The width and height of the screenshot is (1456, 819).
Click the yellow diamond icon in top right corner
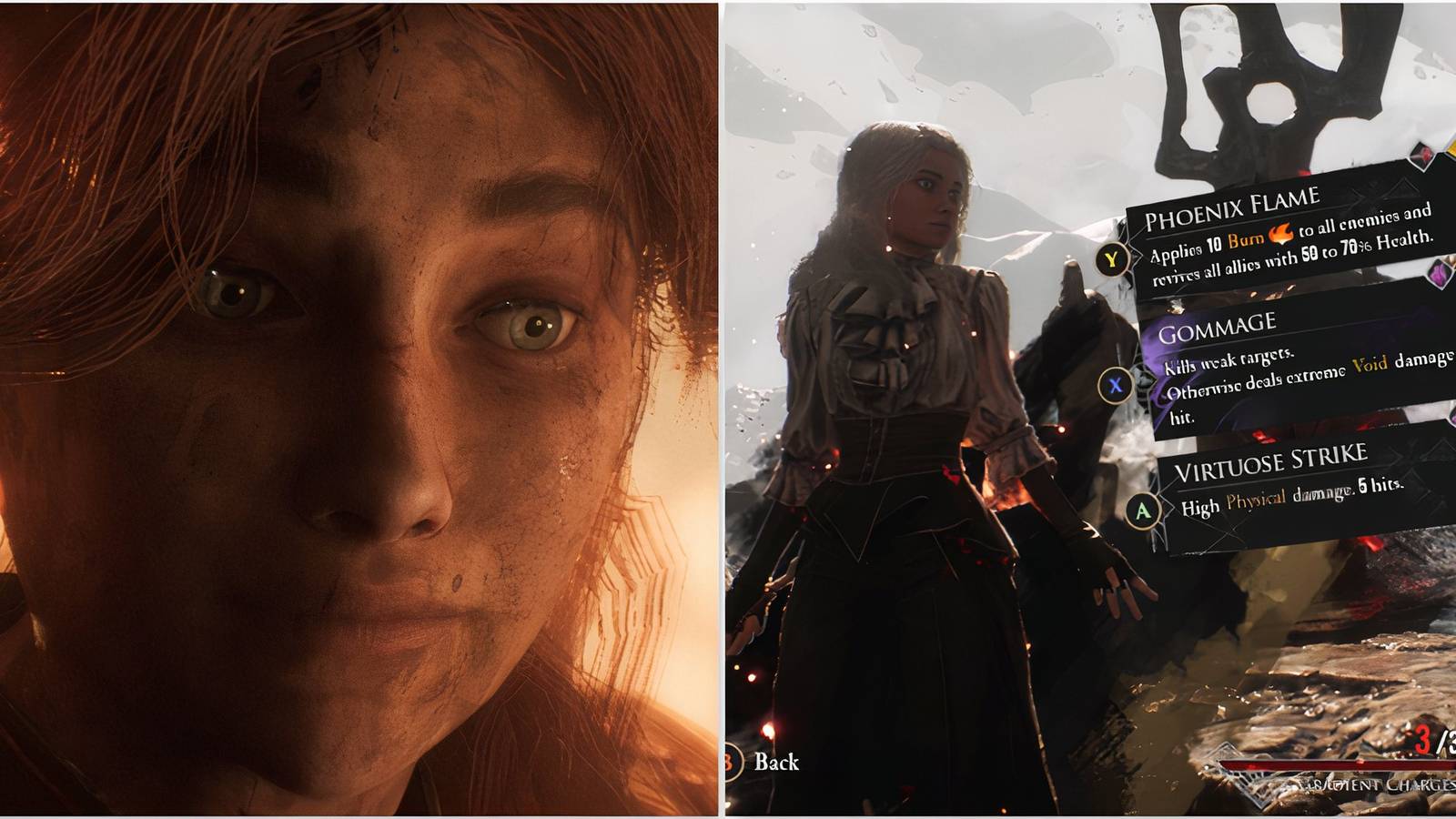click(1451, 147)
